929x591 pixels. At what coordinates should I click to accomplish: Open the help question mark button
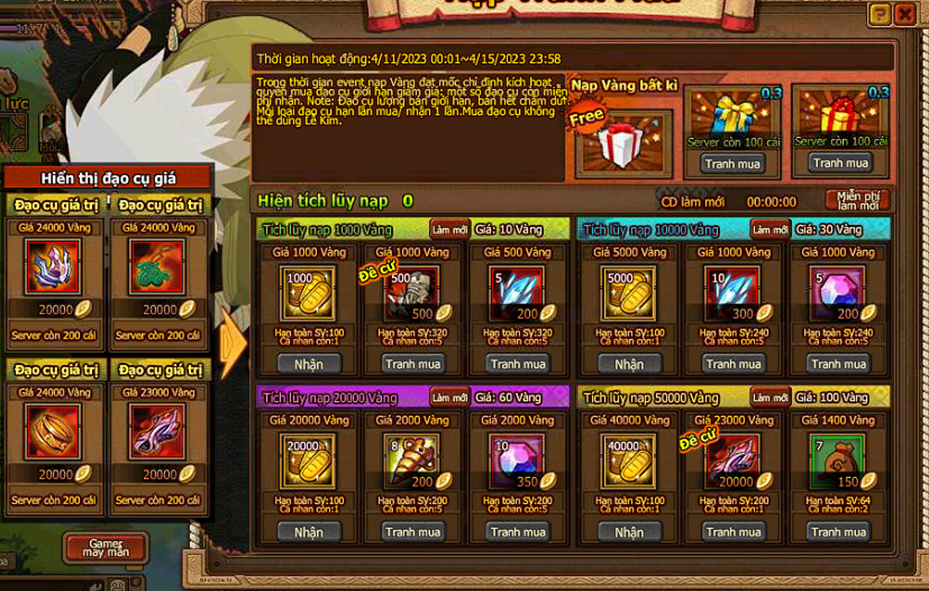879,14
